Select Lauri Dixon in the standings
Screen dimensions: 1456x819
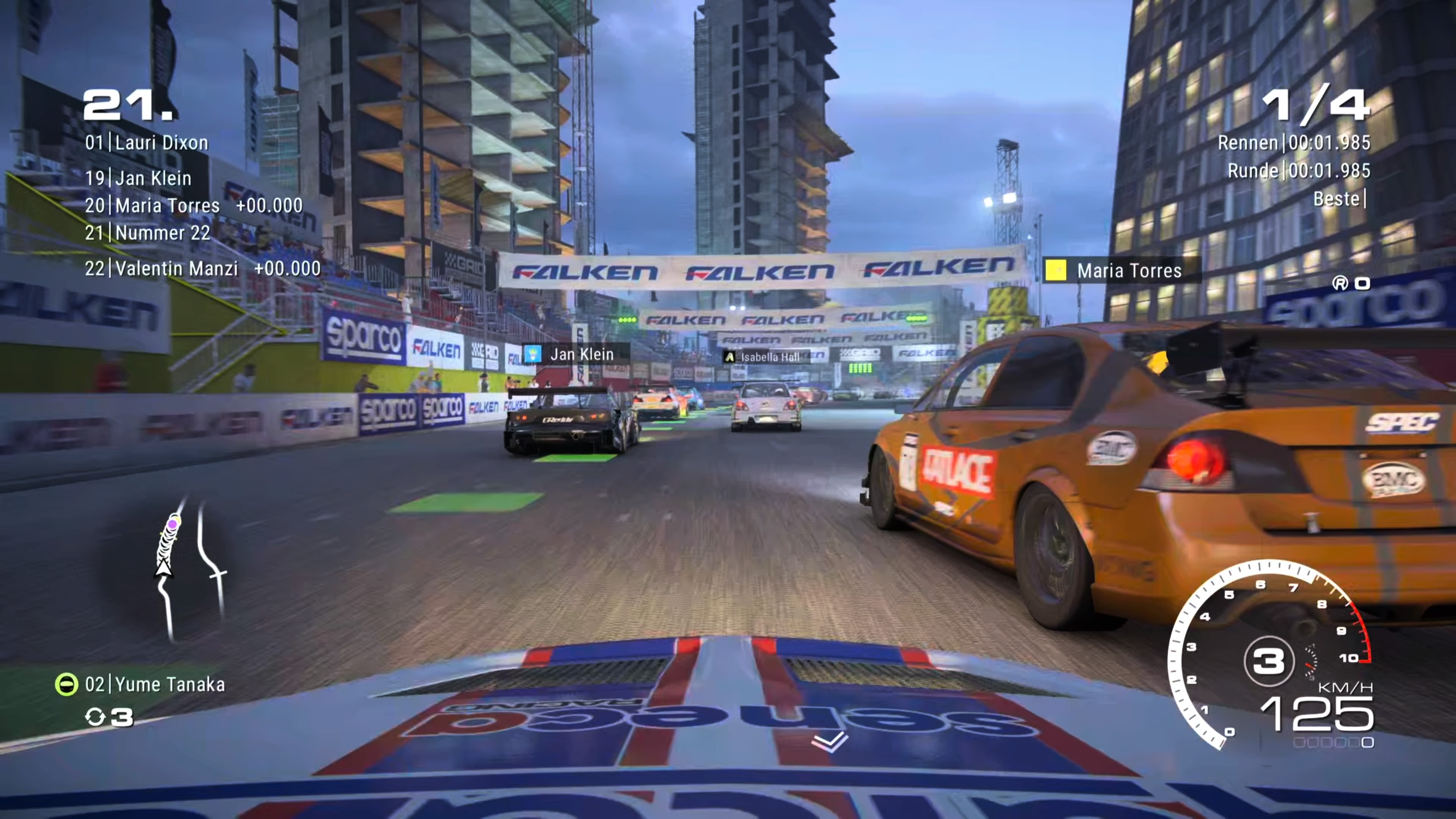pyautogui.click(x=147, y=143)
